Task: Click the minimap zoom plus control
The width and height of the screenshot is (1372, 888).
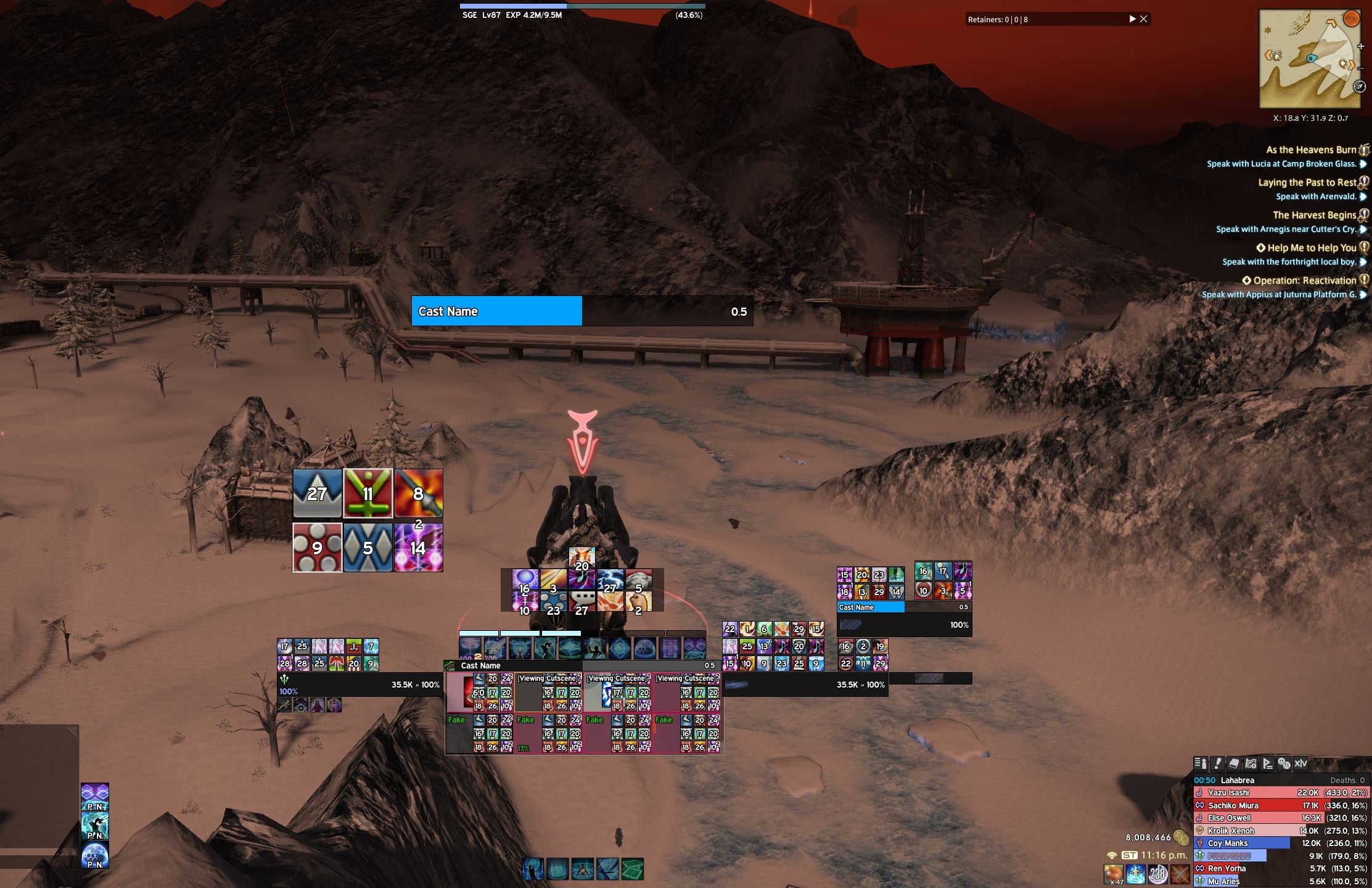Action: (1361, 46)
